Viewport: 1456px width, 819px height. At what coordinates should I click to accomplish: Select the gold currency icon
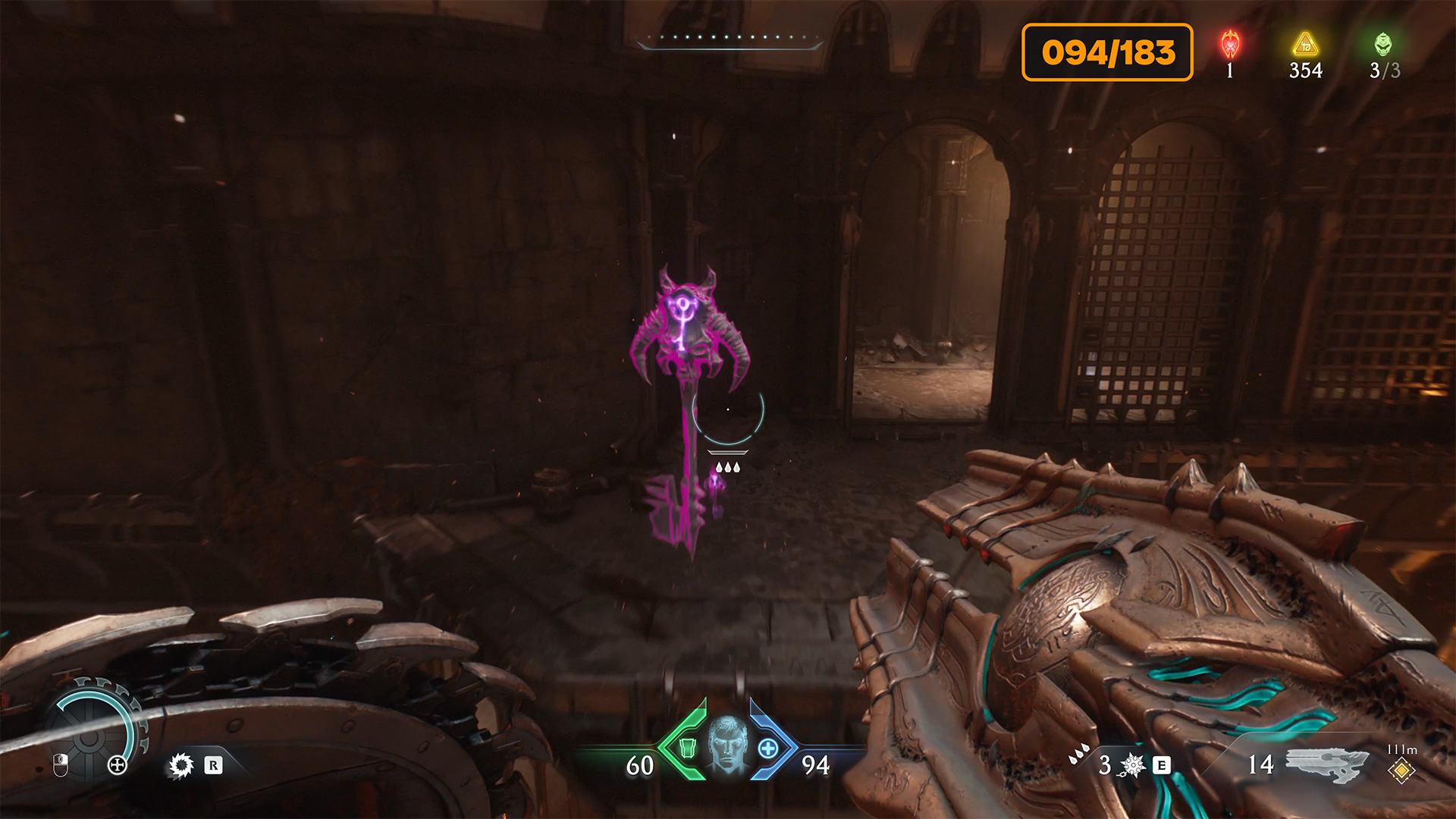[1305, 44]
